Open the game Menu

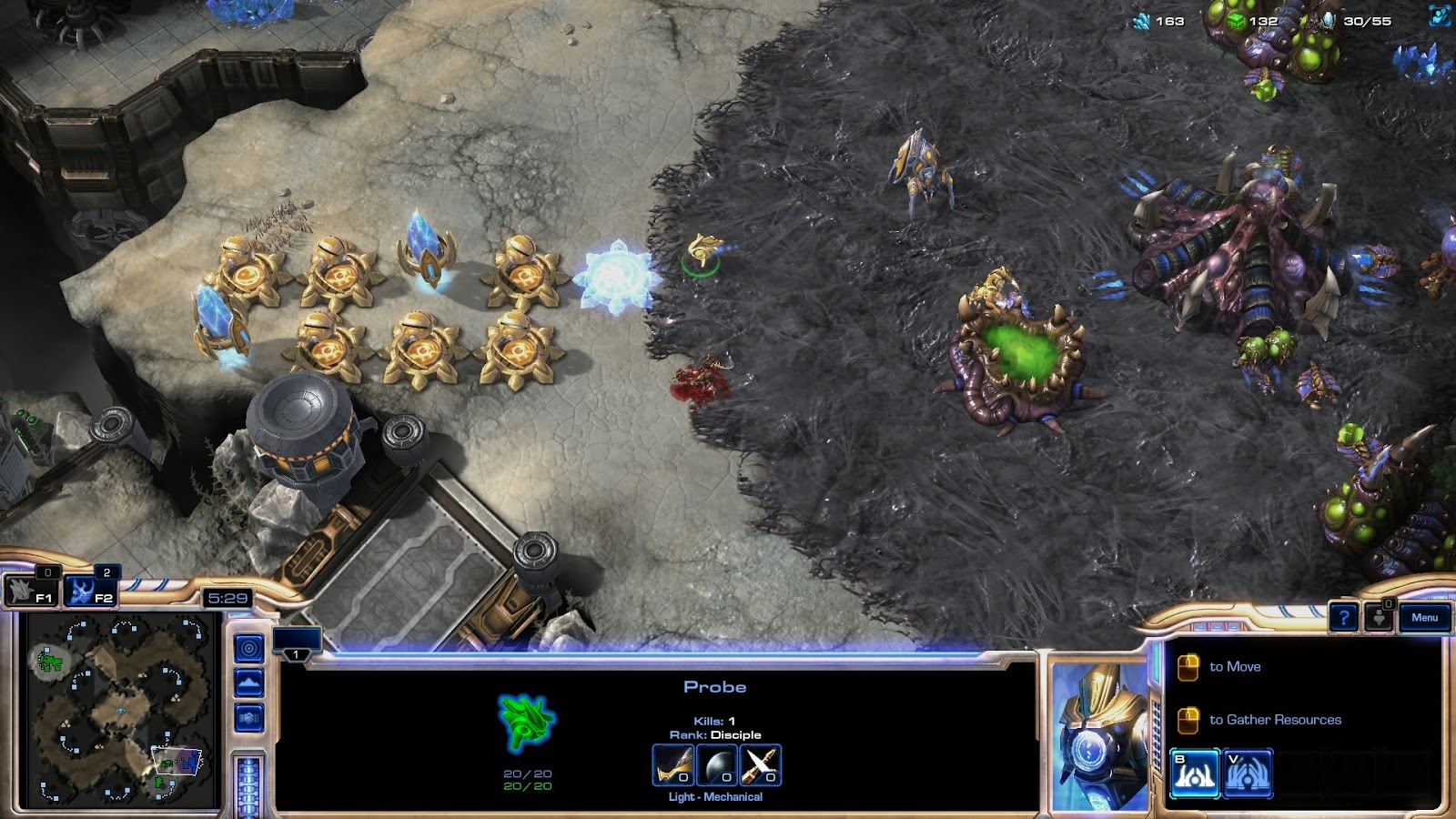pos(1424,617)
